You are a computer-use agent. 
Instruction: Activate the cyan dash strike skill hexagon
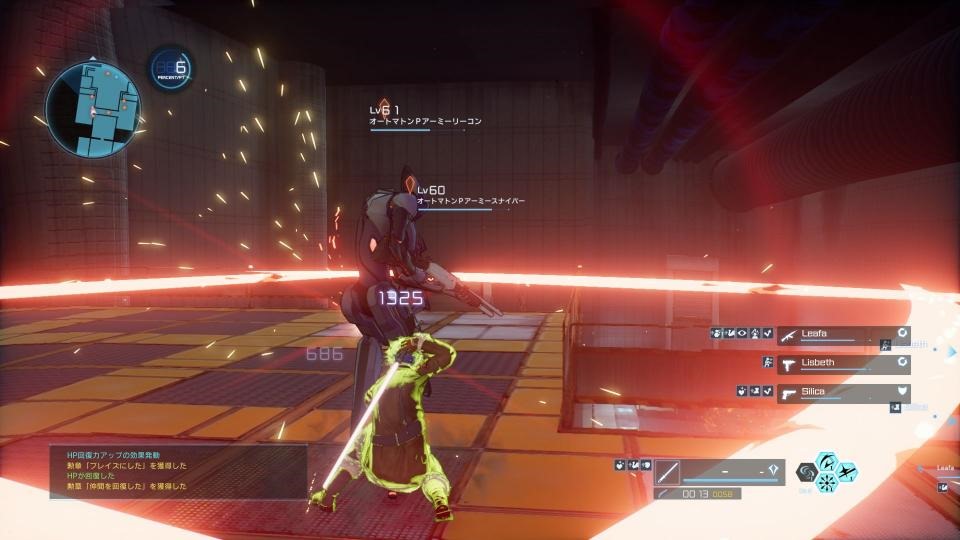tap(847, 472)
